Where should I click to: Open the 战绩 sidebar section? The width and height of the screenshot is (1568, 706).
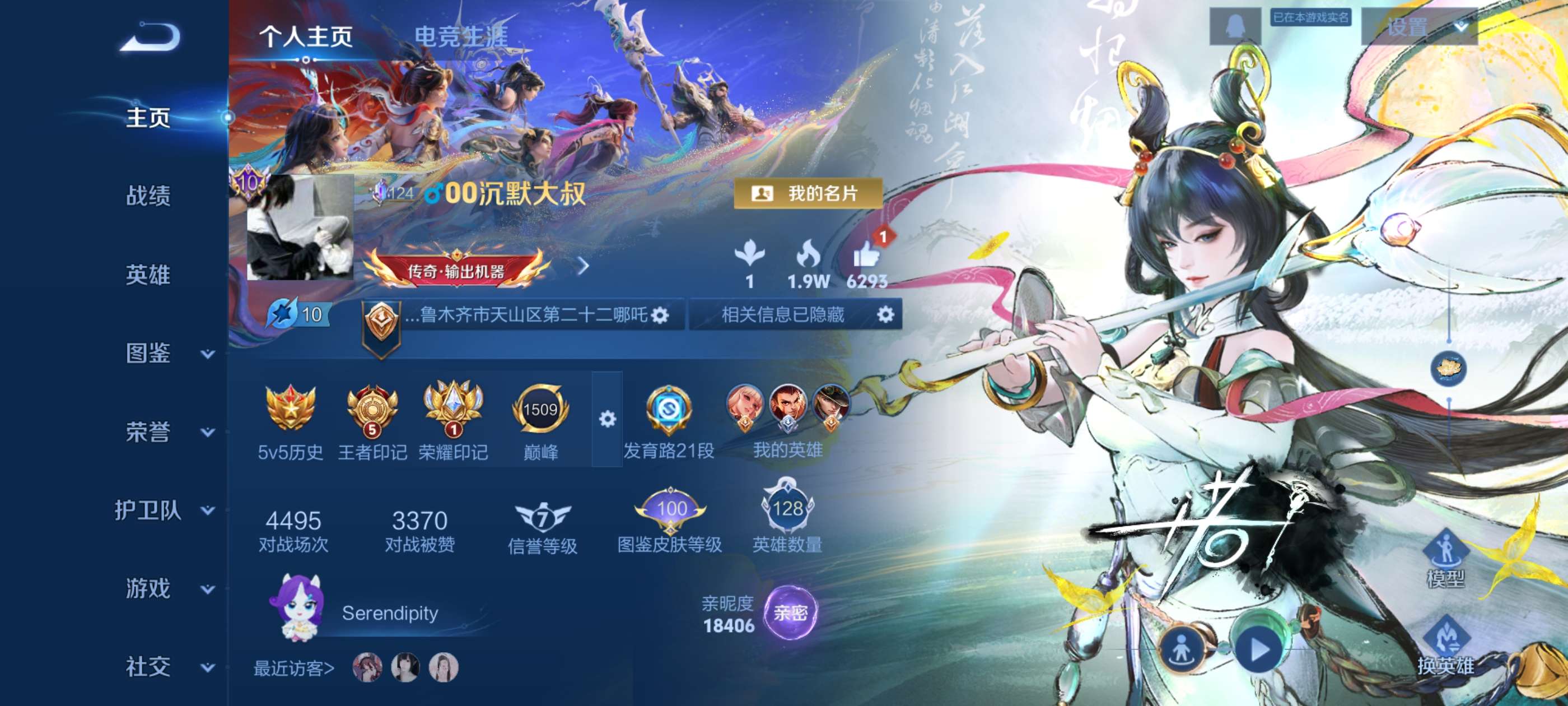click(x=148, y=196)
